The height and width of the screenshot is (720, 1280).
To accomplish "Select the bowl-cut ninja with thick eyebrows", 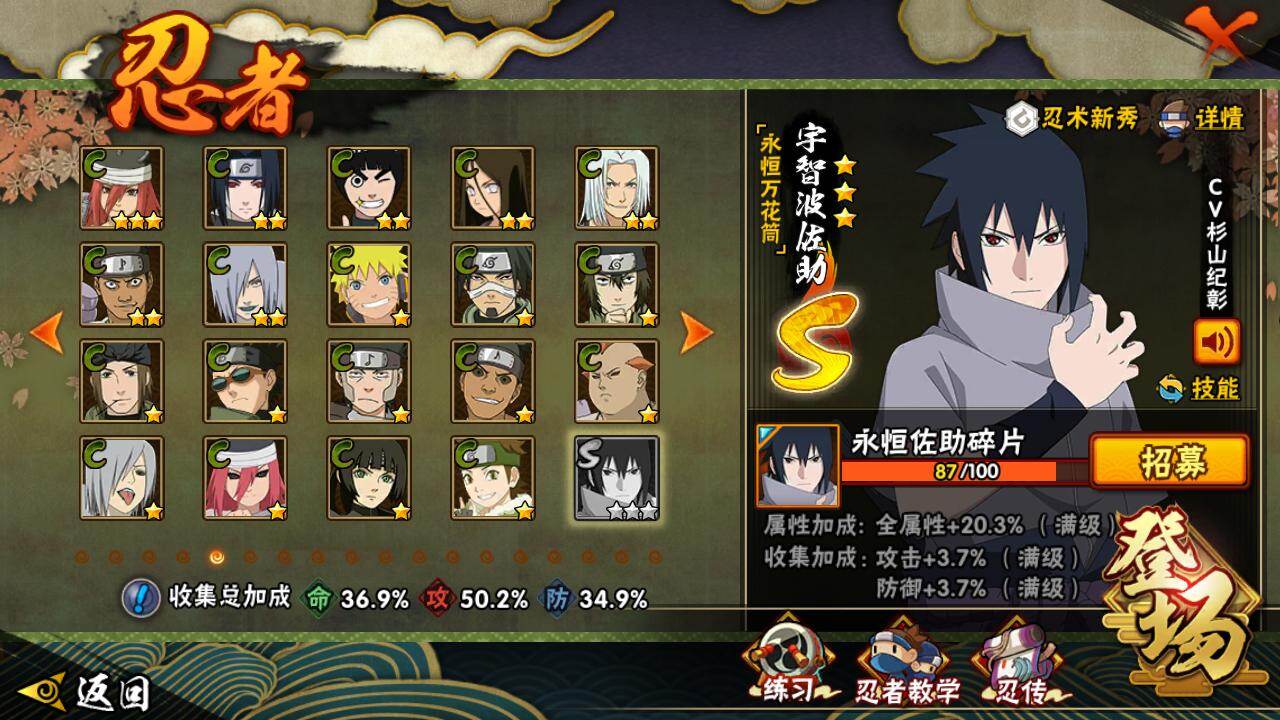I will 369,188.
